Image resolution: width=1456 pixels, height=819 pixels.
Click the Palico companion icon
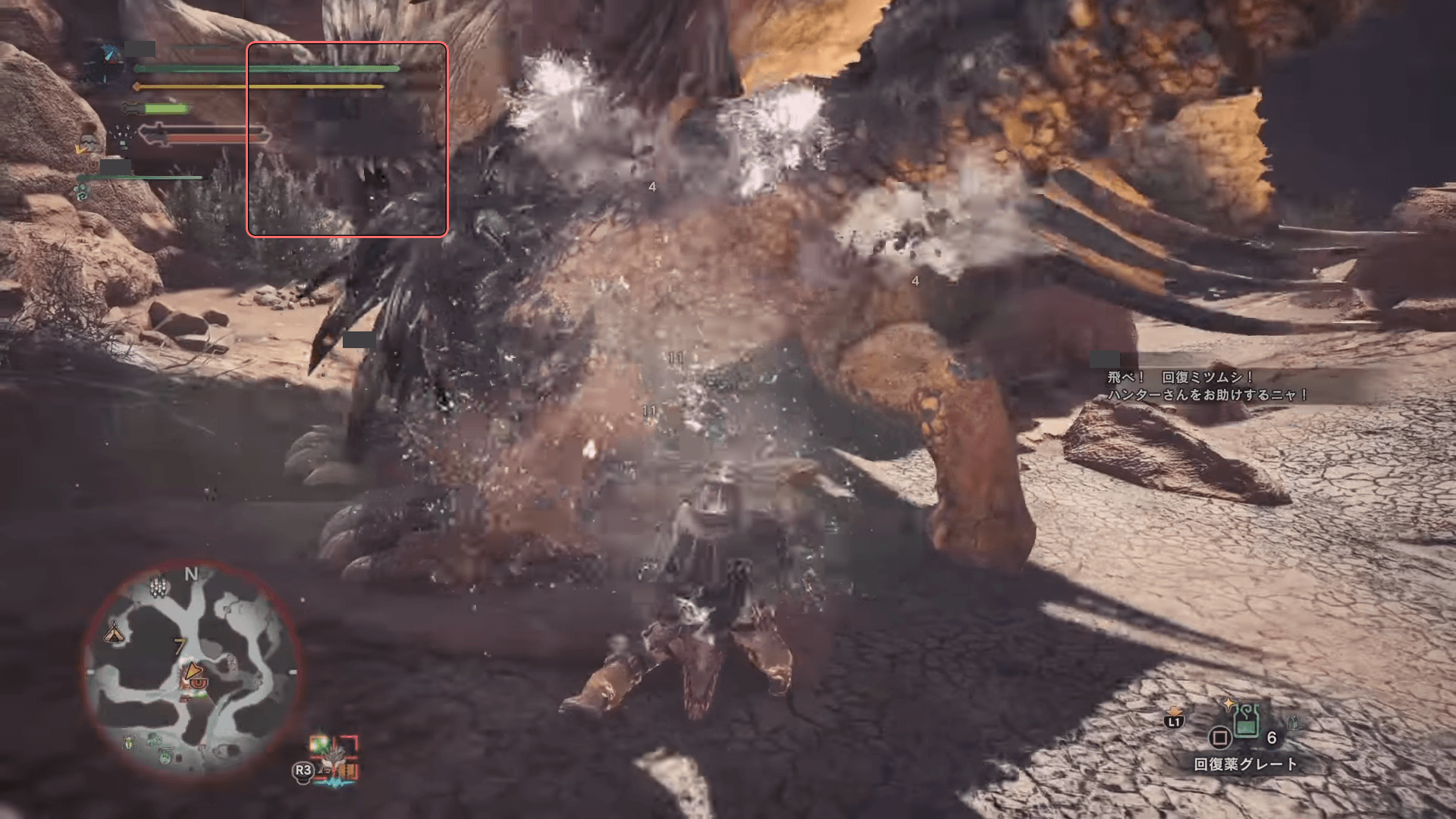click(88, 143)
